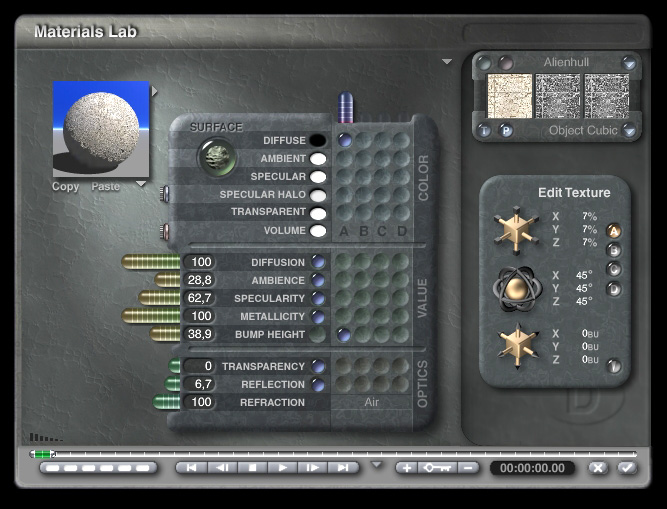Screen dimensions: 667x509
Task: Select the first Alienhull texture preview
Action: (x=508, y=96)
